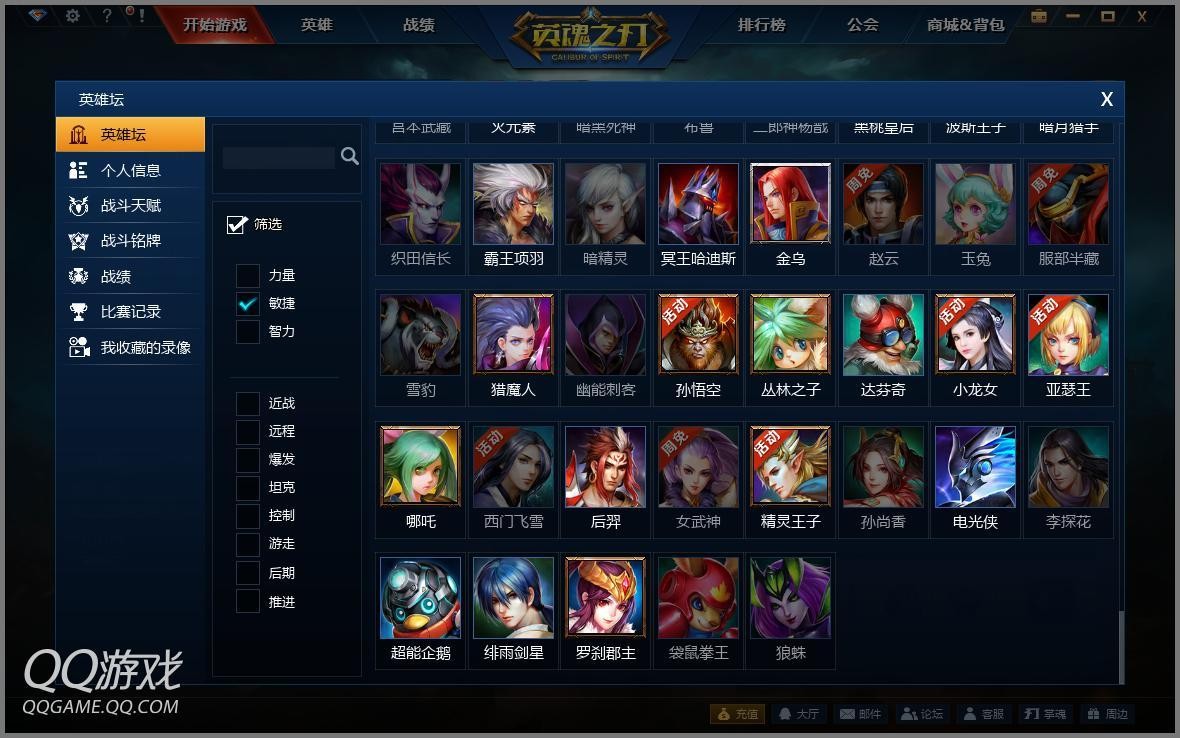This screenshot has height=738, width=1180.
Task: Enable the 力量 strength filter
Action: pos(248,275)
